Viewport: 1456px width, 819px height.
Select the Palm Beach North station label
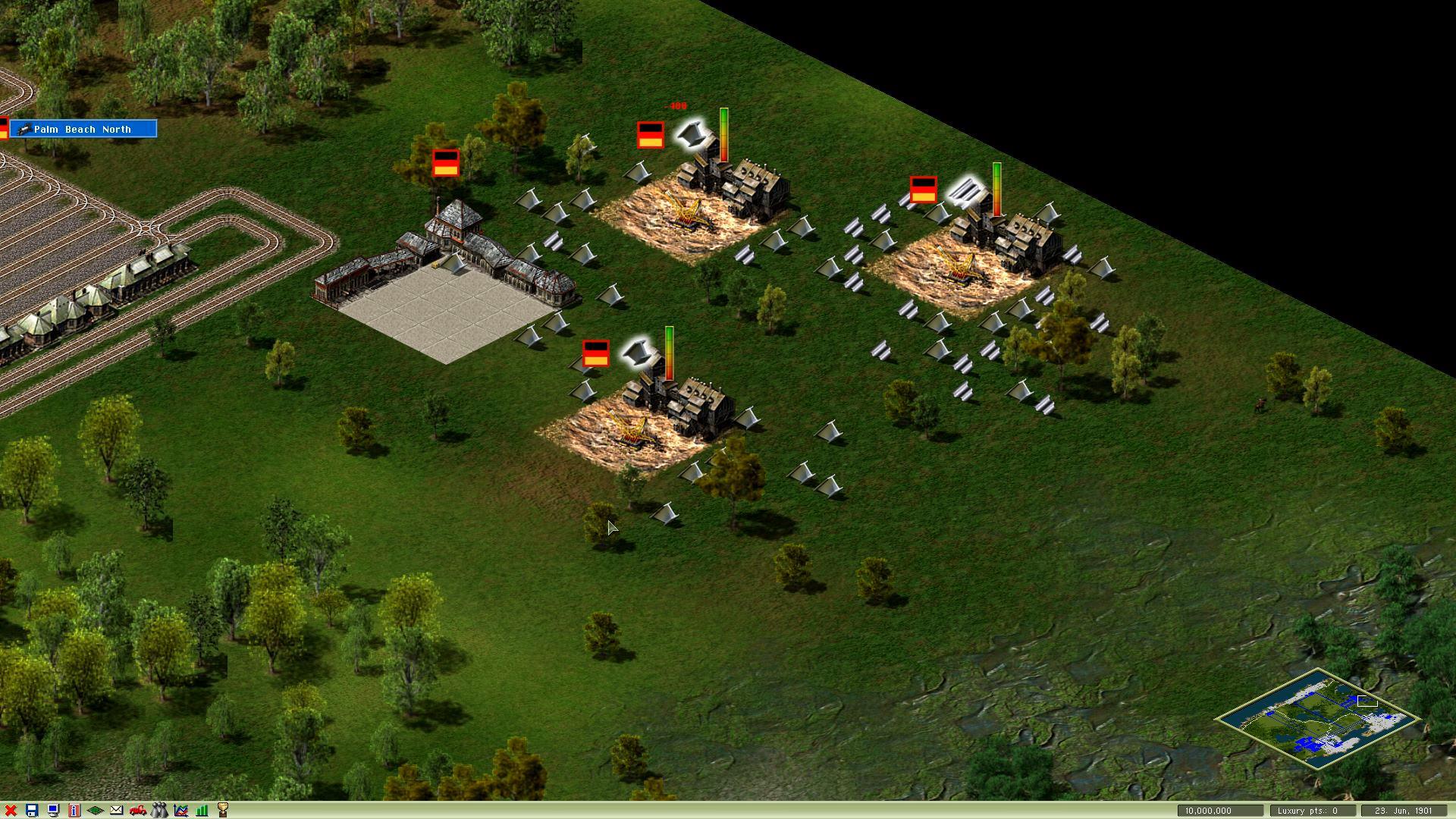83,129
